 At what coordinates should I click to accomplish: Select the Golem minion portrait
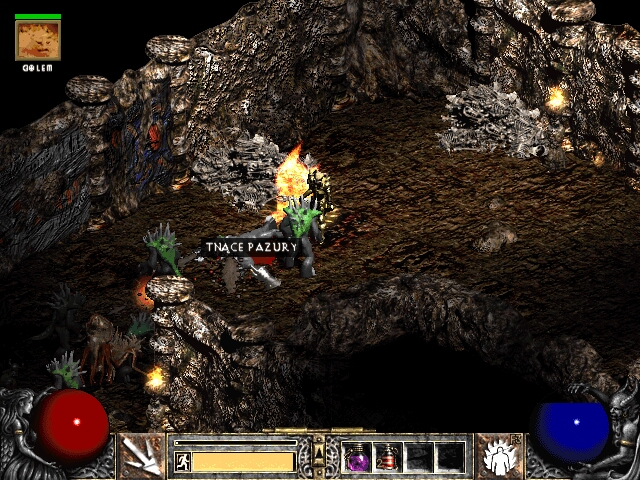click(38, 40)
